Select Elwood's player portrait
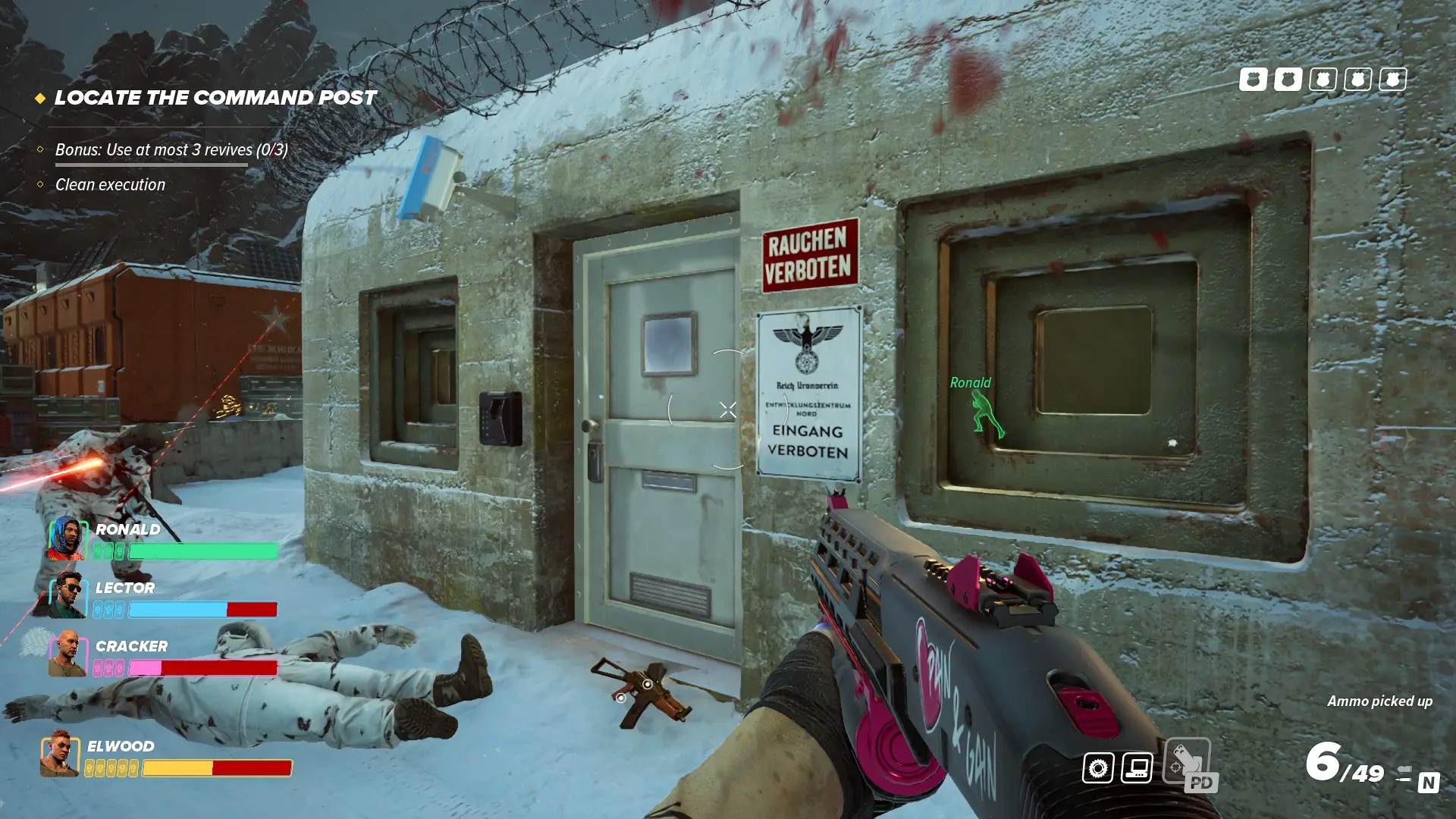The width and height of the screenshot is (1456, 819). (60, 754)
